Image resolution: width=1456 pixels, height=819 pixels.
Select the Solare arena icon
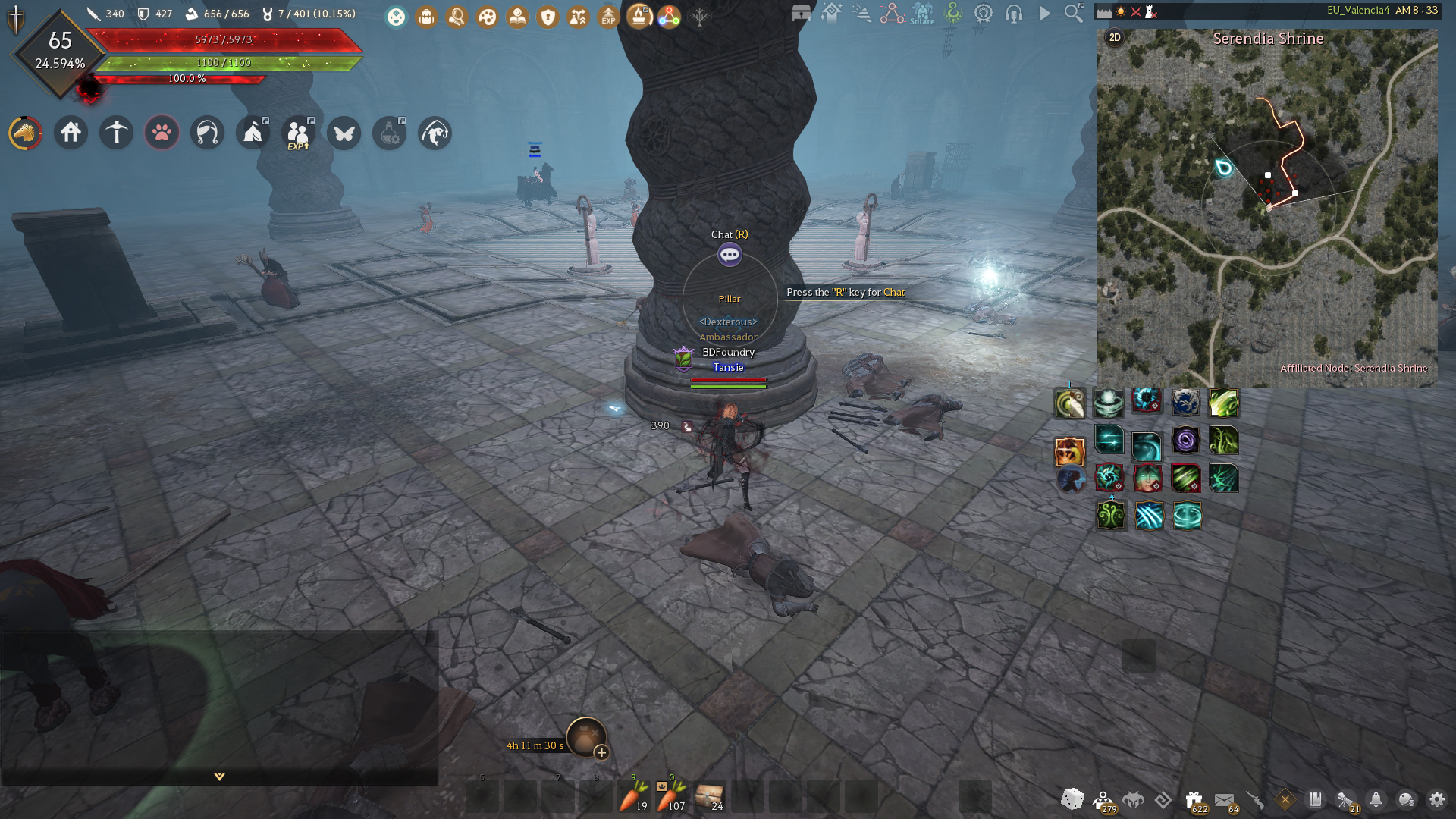(921, 15)
